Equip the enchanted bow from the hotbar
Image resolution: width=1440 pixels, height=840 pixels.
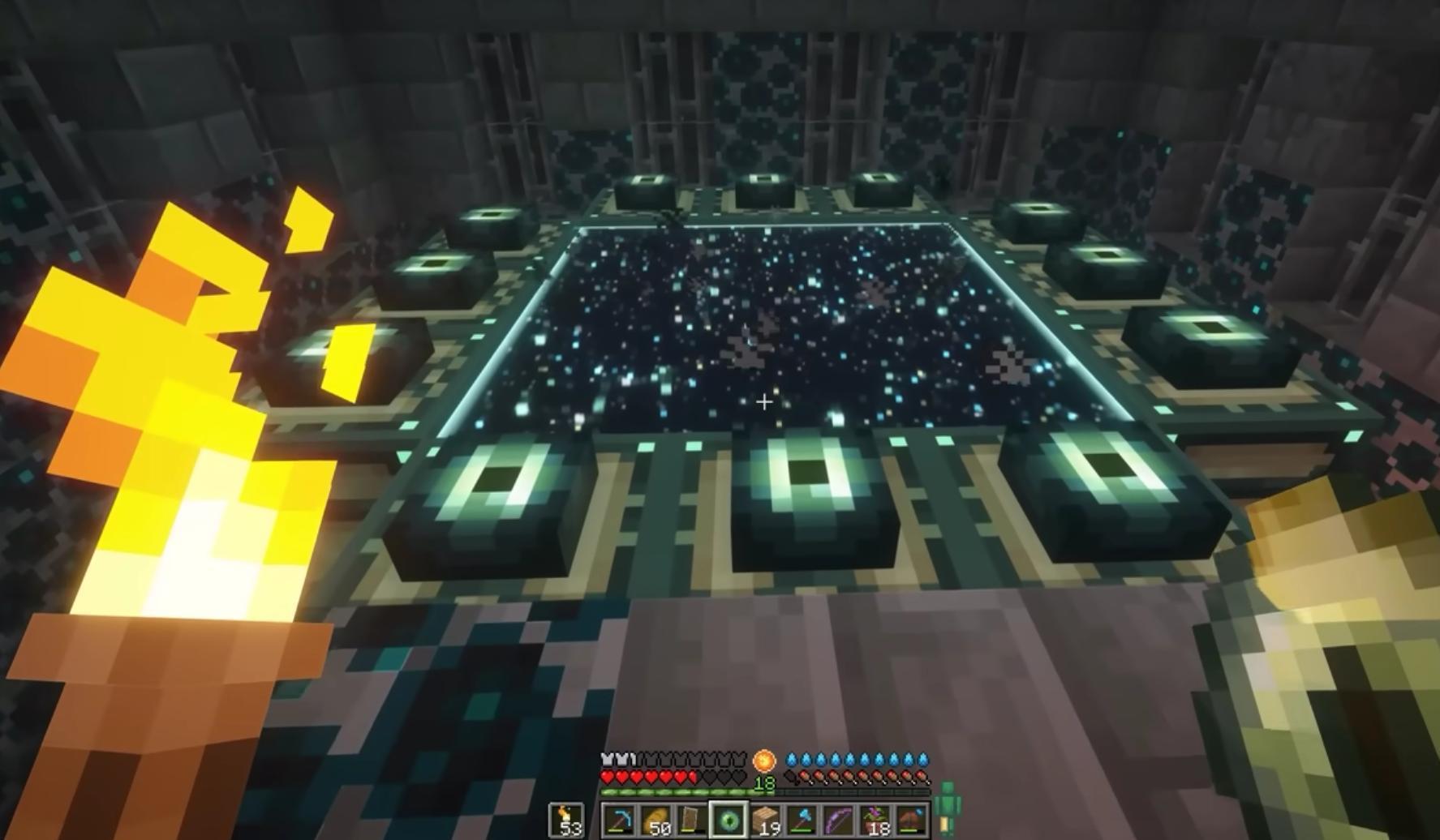pos(837,821)
